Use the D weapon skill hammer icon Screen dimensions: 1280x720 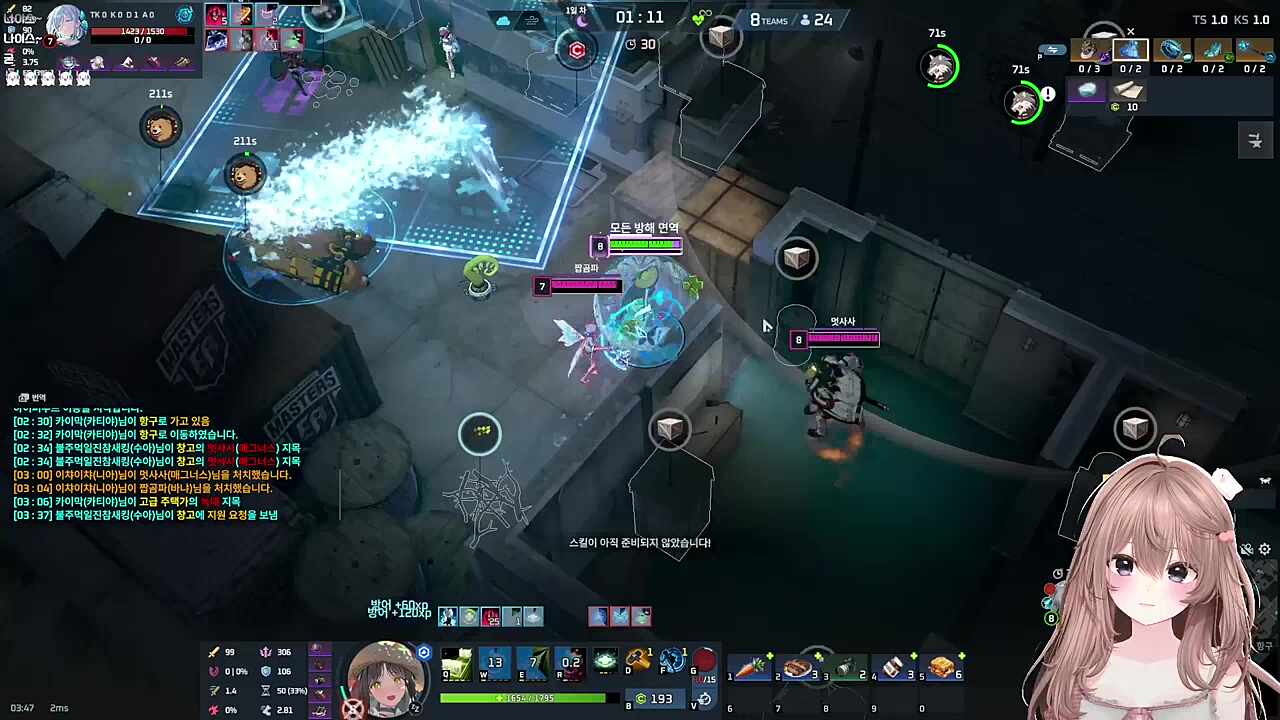tap(639, 661)
